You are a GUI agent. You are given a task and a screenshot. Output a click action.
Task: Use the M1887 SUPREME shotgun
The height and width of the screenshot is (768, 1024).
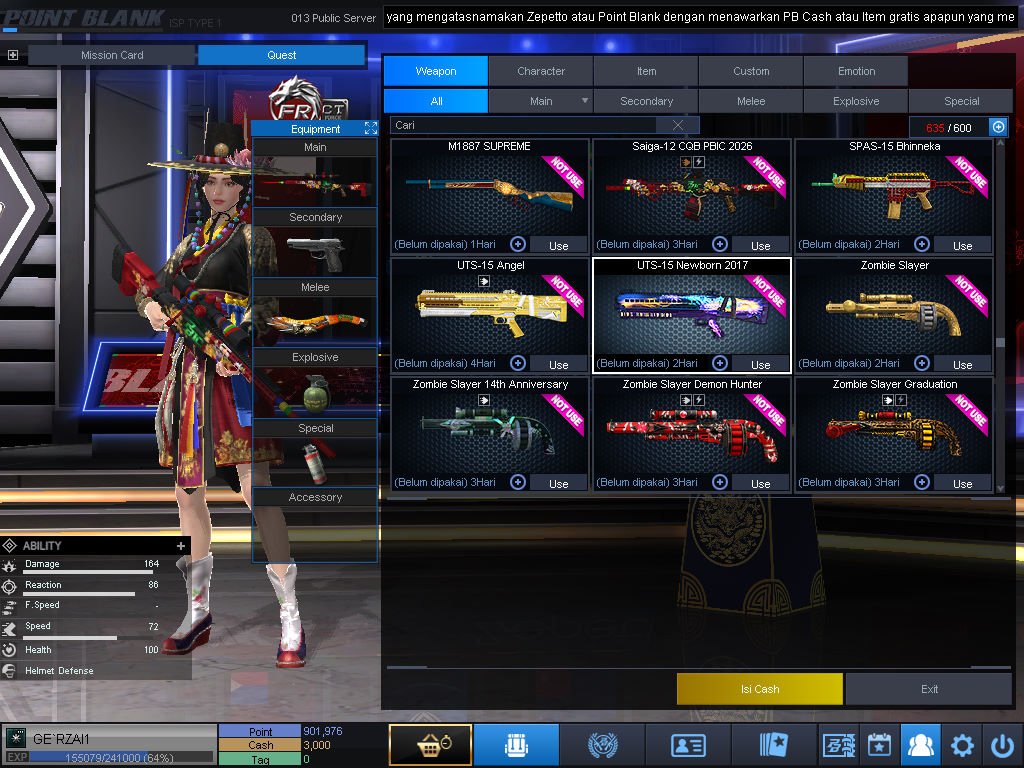[x=558, y=245]
